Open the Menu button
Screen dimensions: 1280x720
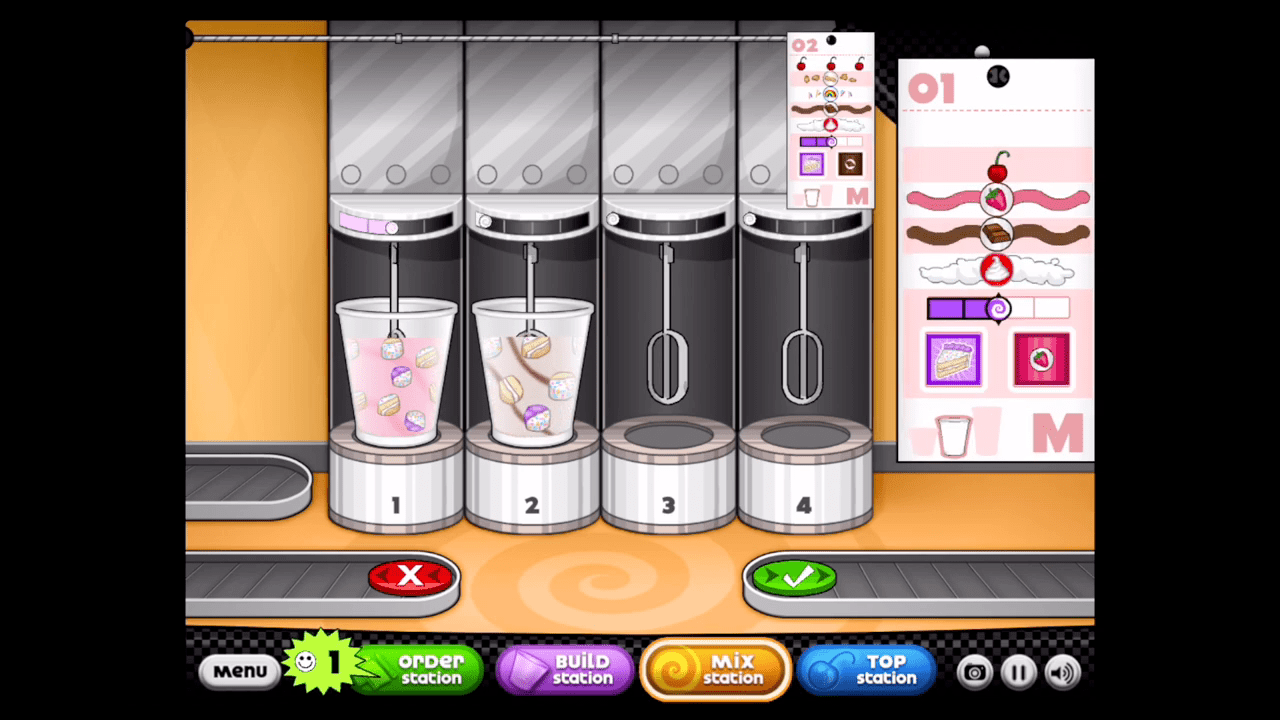click(x=239, y=671)
